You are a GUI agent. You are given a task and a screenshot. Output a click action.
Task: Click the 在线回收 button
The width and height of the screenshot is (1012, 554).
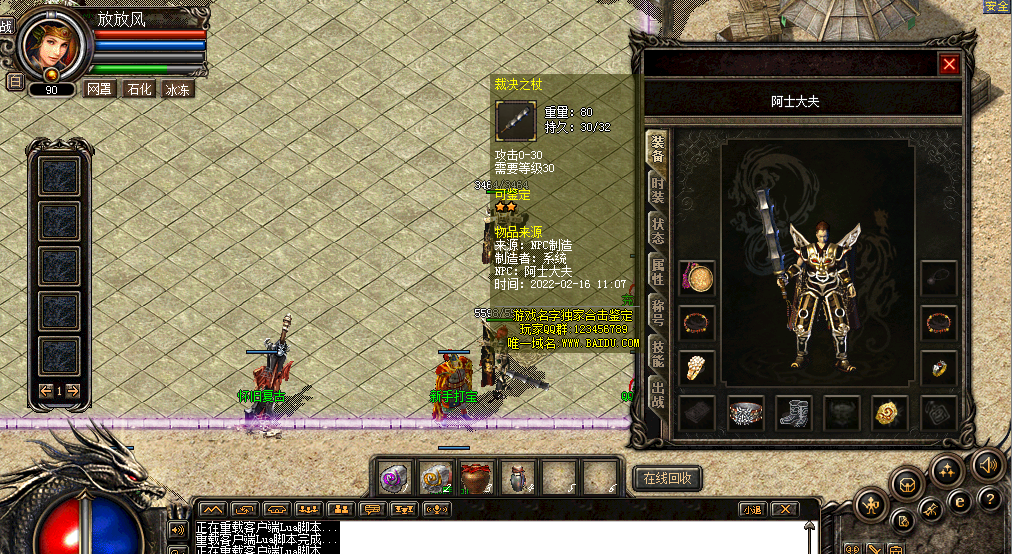click(666, 478)
